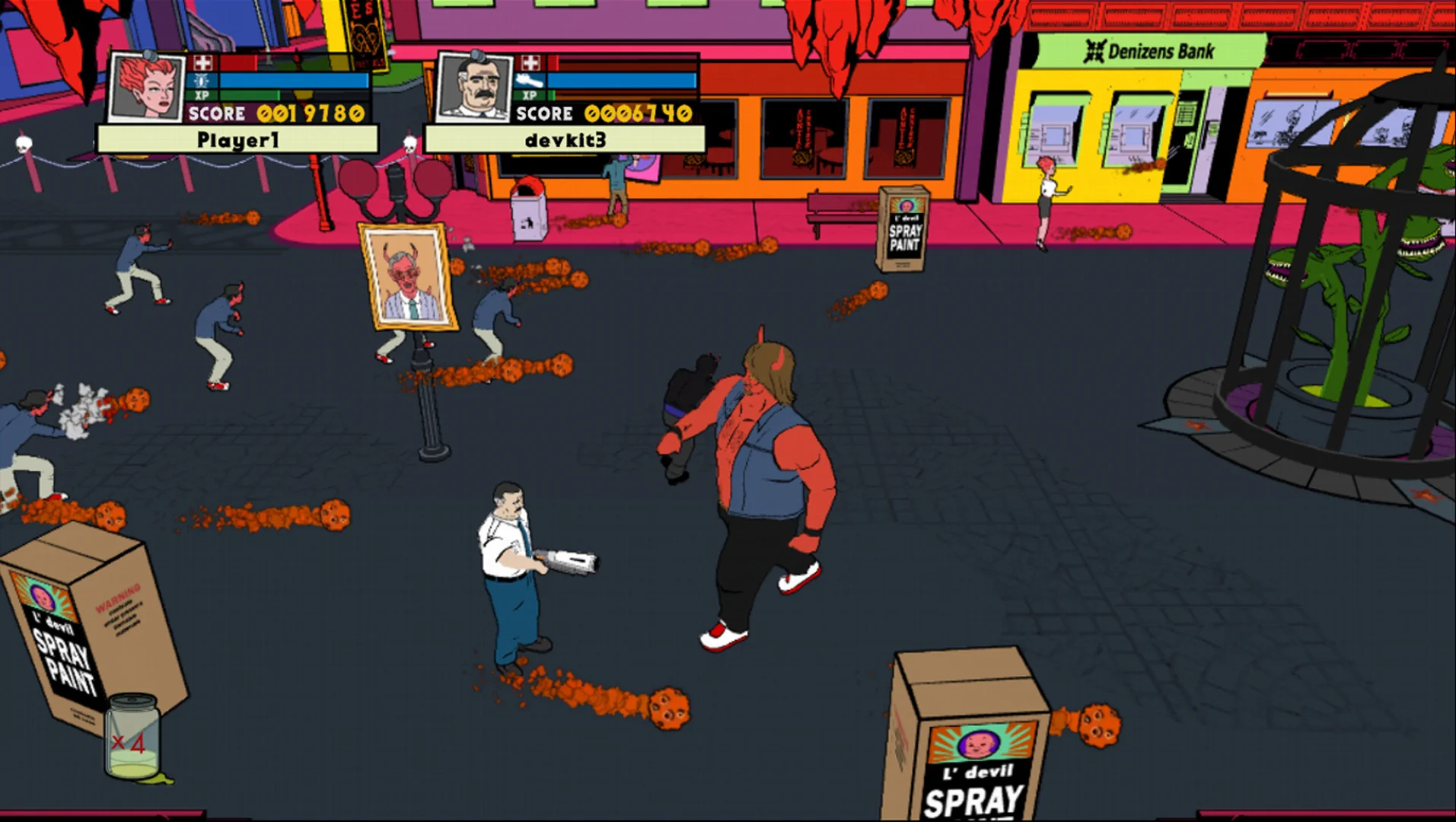Click the red-haired woman portrait for Player1

[x=146, y=87]
